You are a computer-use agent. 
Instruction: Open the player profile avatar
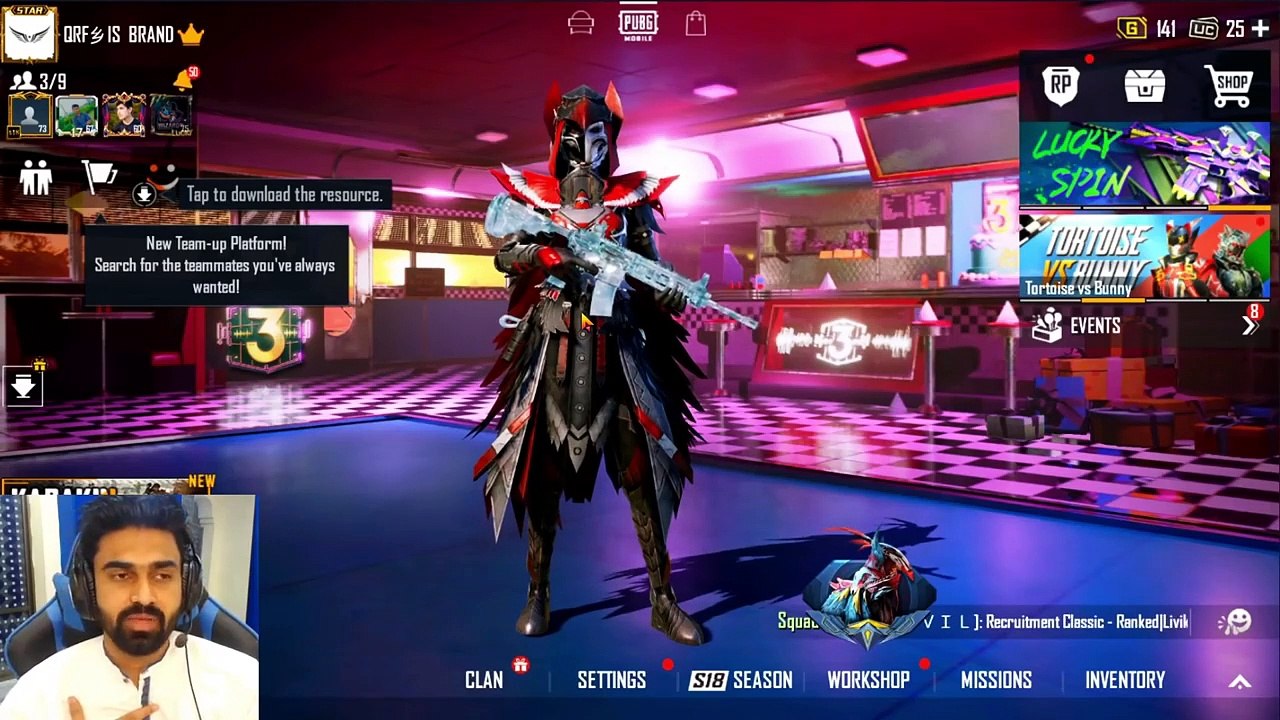[29, 33]
